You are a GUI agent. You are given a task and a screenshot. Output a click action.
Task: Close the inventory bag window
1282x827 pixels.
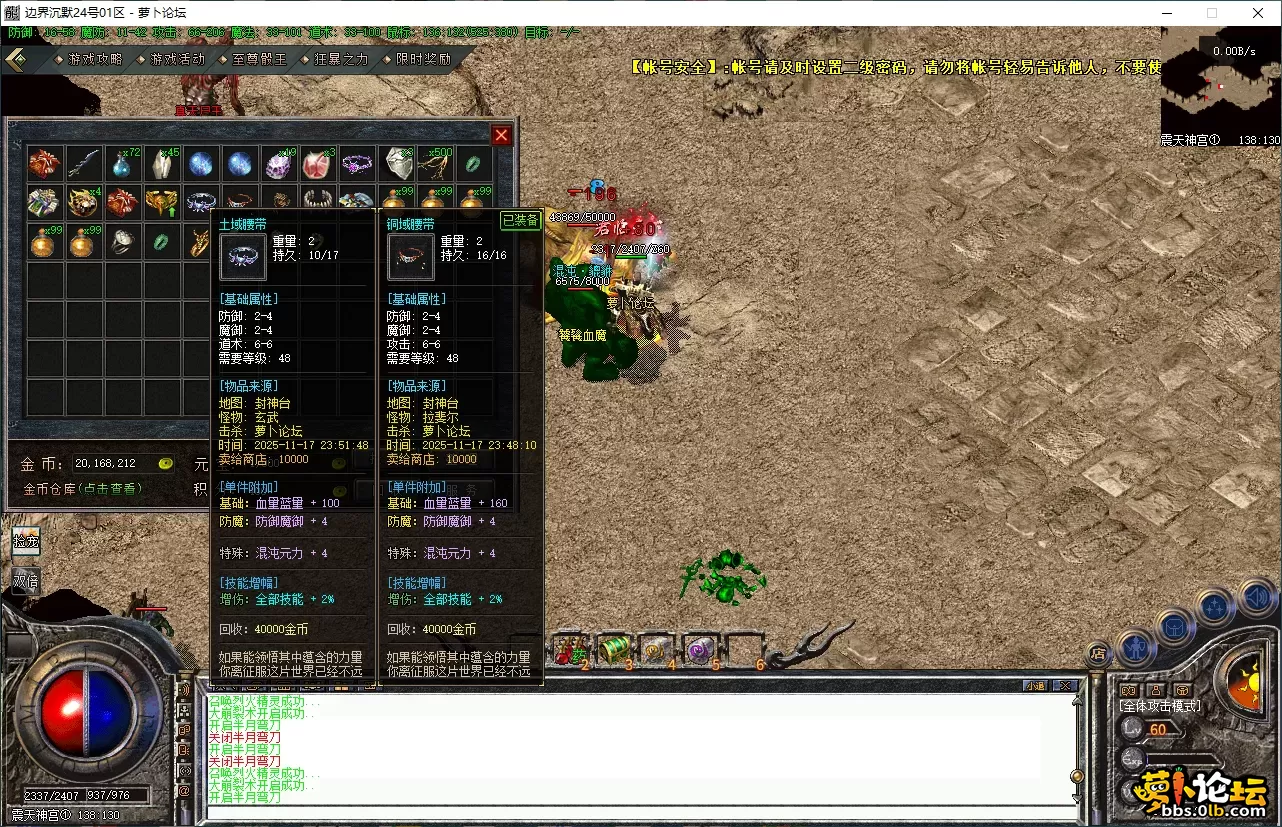(501, 135)
